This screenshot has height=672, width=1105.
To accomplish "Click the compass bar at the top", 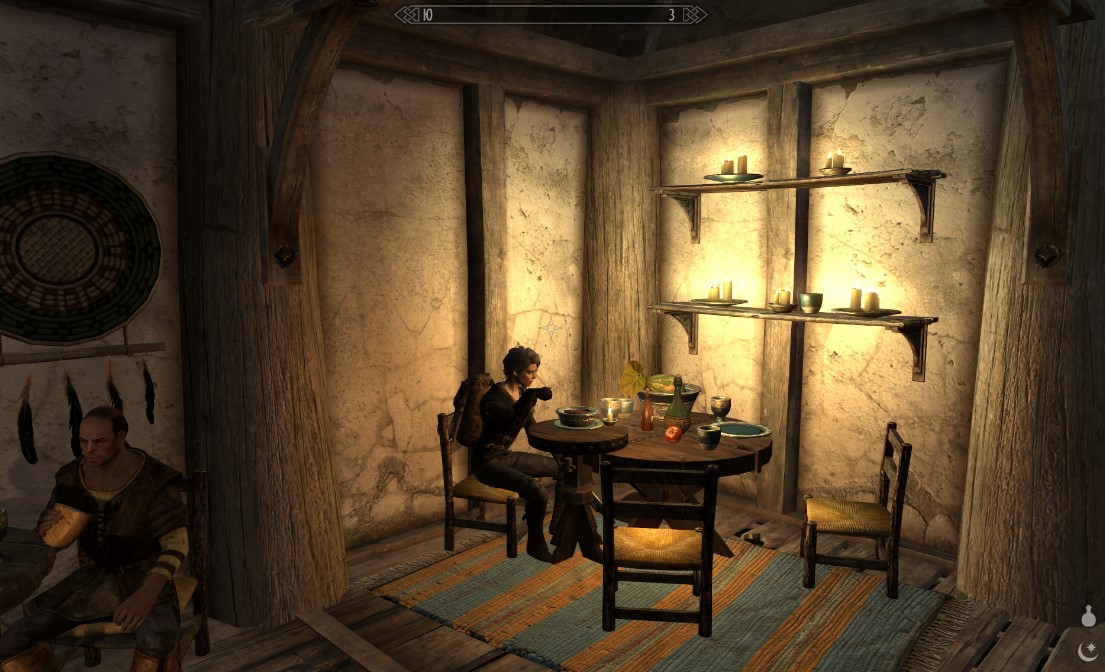I will point(551,14).
